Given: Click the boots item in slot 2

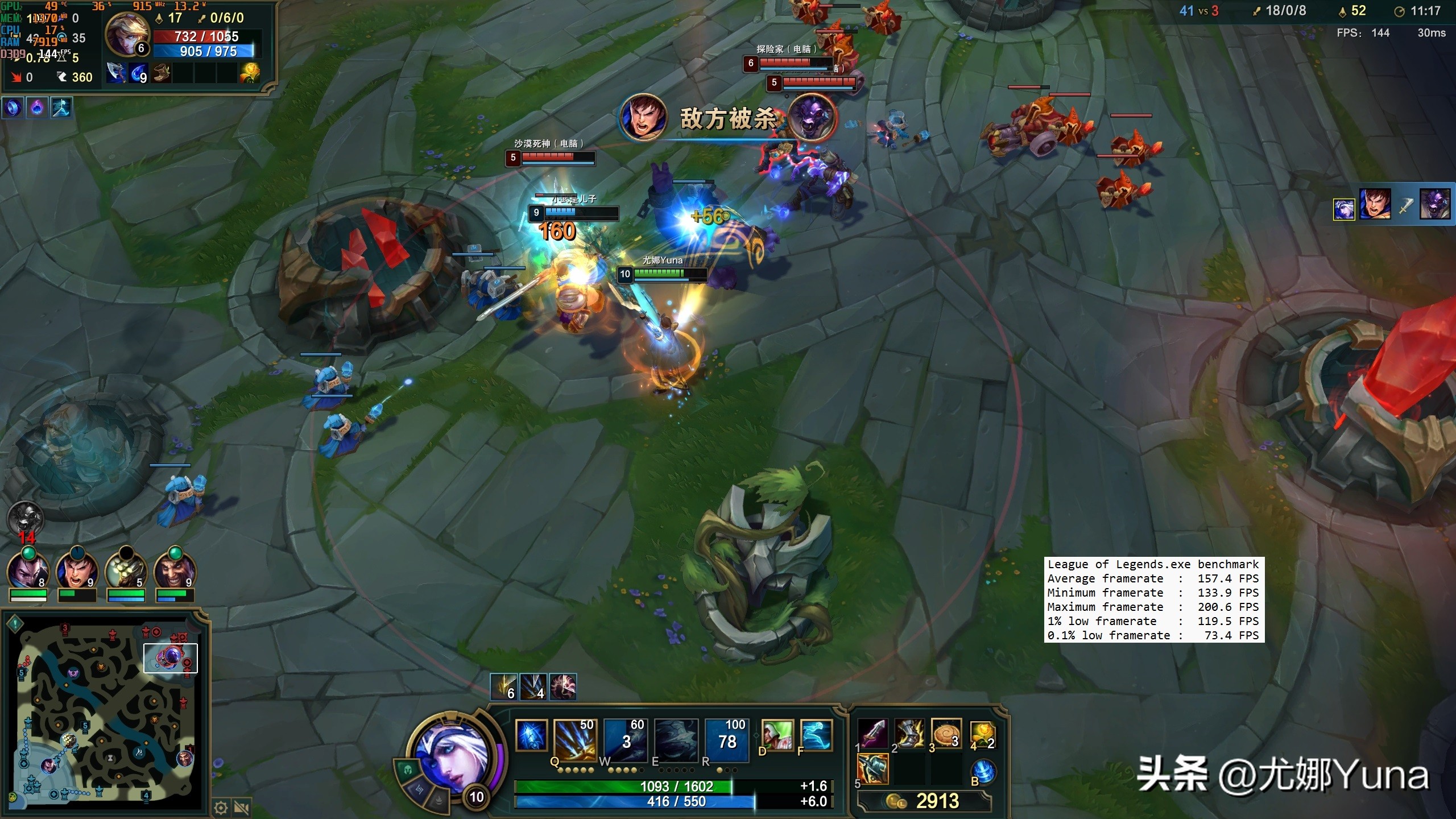Looking at the screenshot, I should [x=909, y=734].
